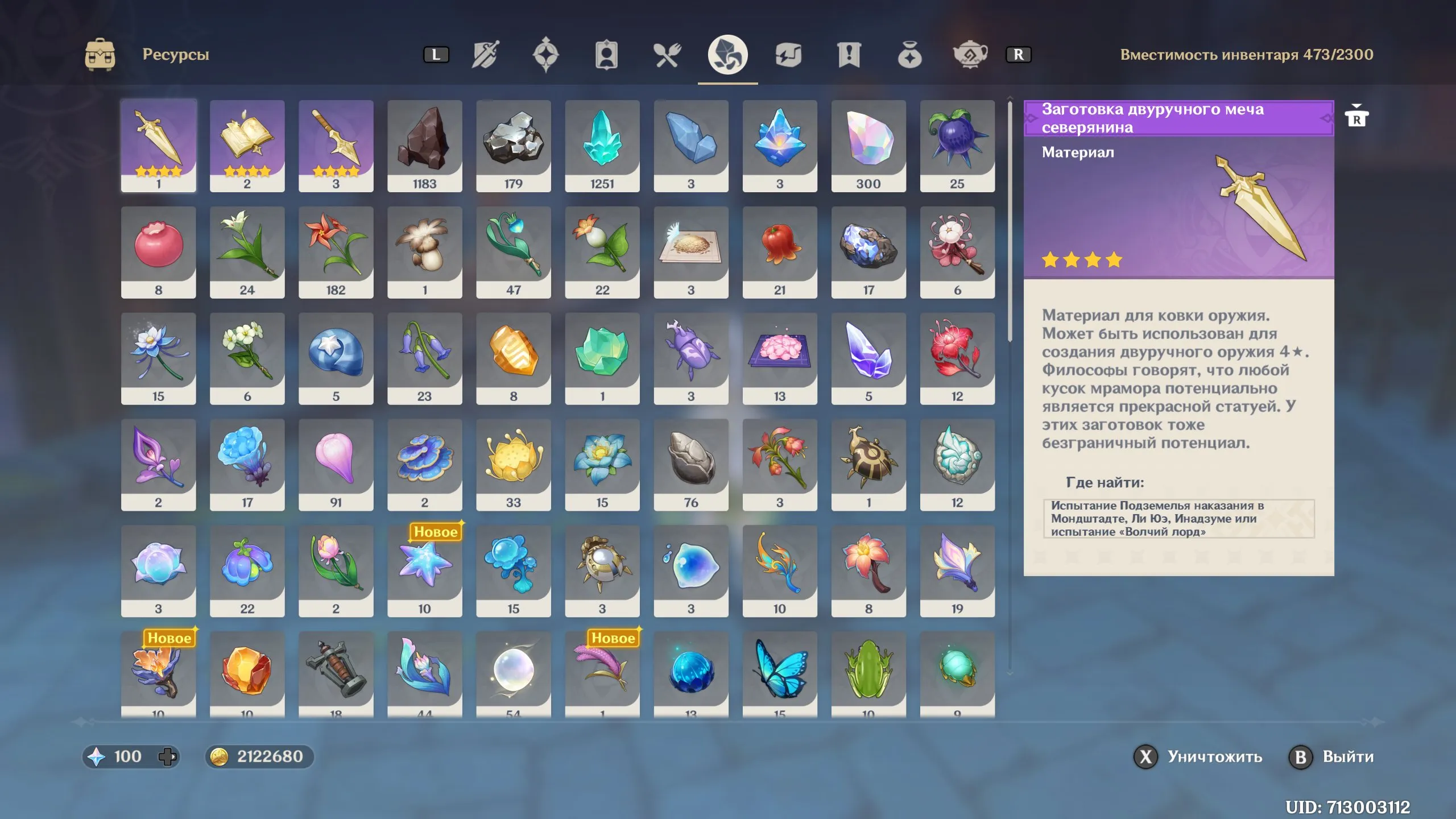The image size is (1456, 819).
Task: Pick the purple beetle stack of 3
Action: pos(690,358)
